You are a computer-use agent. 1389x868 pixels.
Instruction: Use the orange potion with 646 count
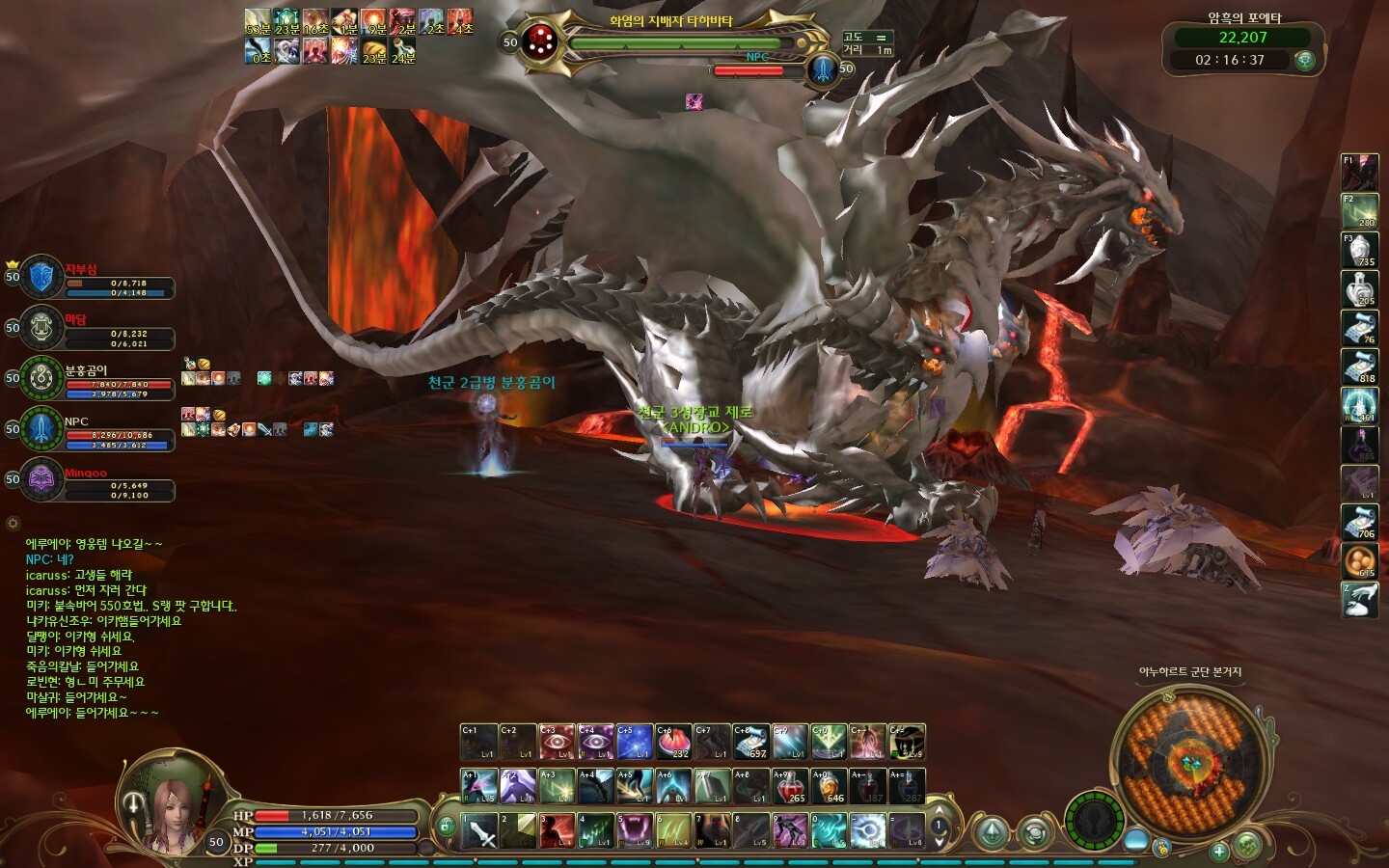tap(829, 786)
